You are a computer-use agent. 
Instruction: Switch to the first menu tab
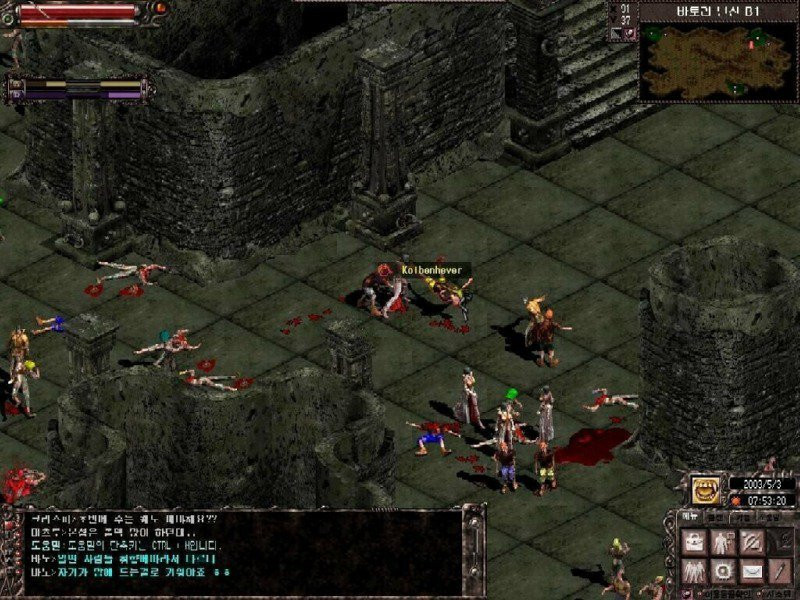(x=689, y=517)
